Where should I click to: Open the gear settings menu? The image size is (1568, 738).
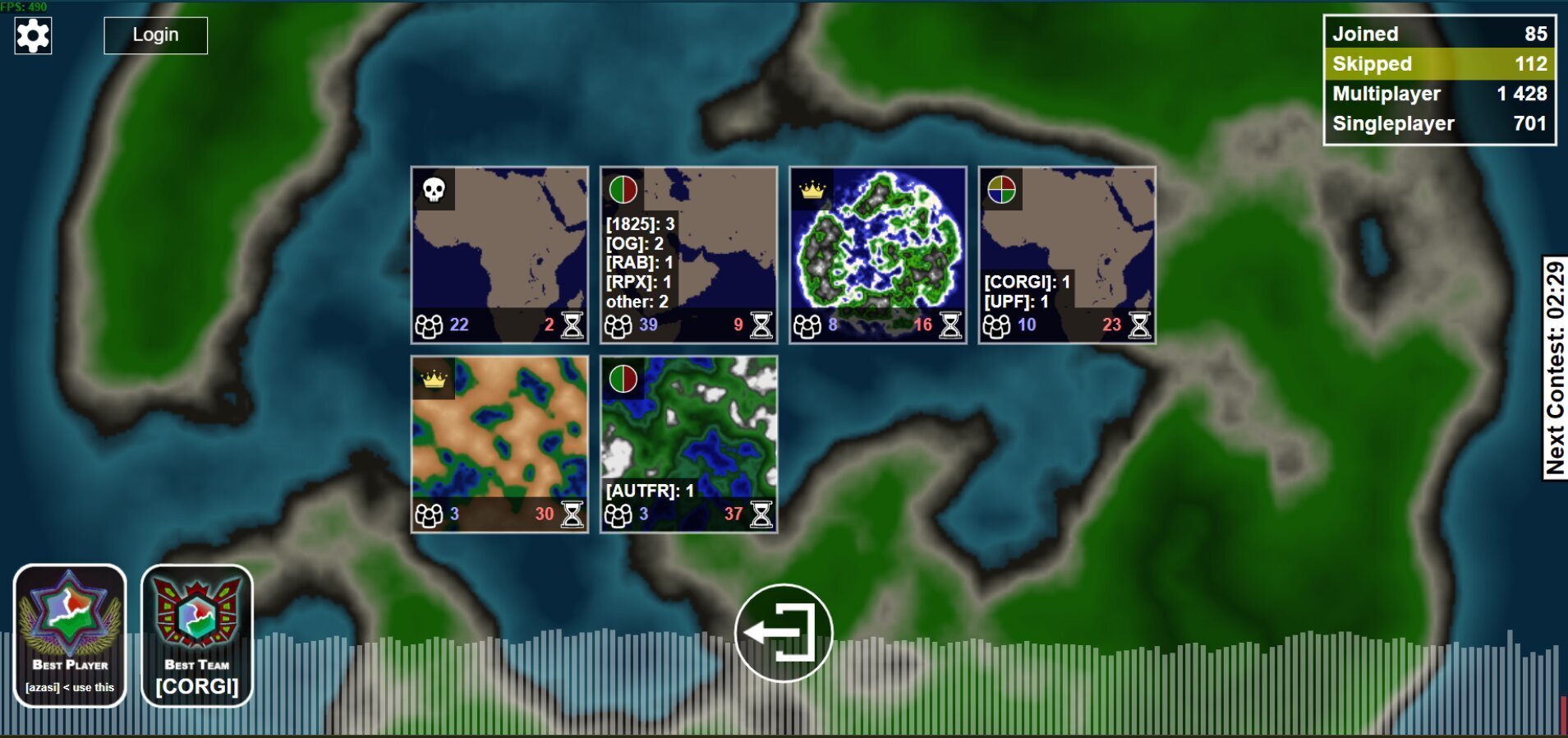(33, 35)
